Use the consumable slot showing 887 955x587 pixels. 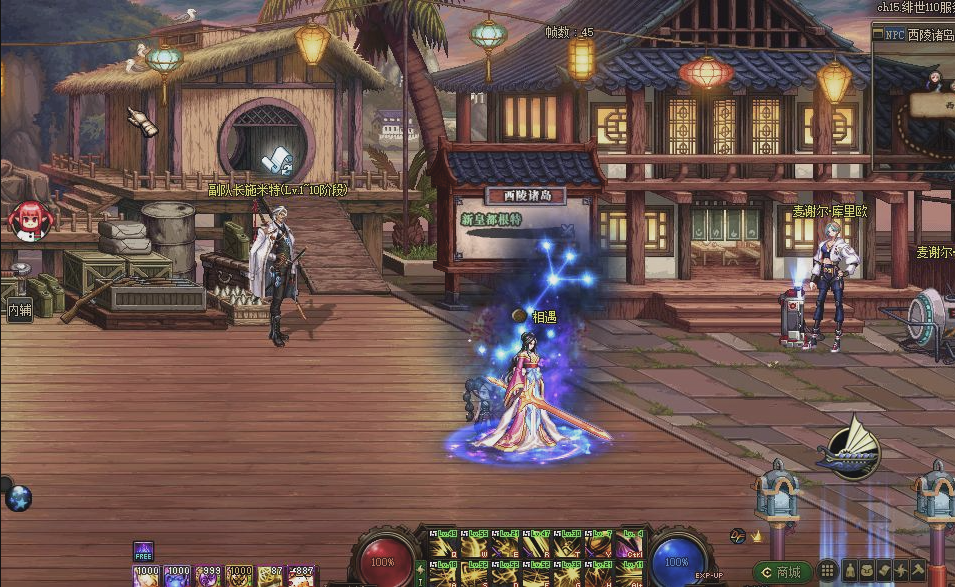pyautogui.click(x=302, y=576)
